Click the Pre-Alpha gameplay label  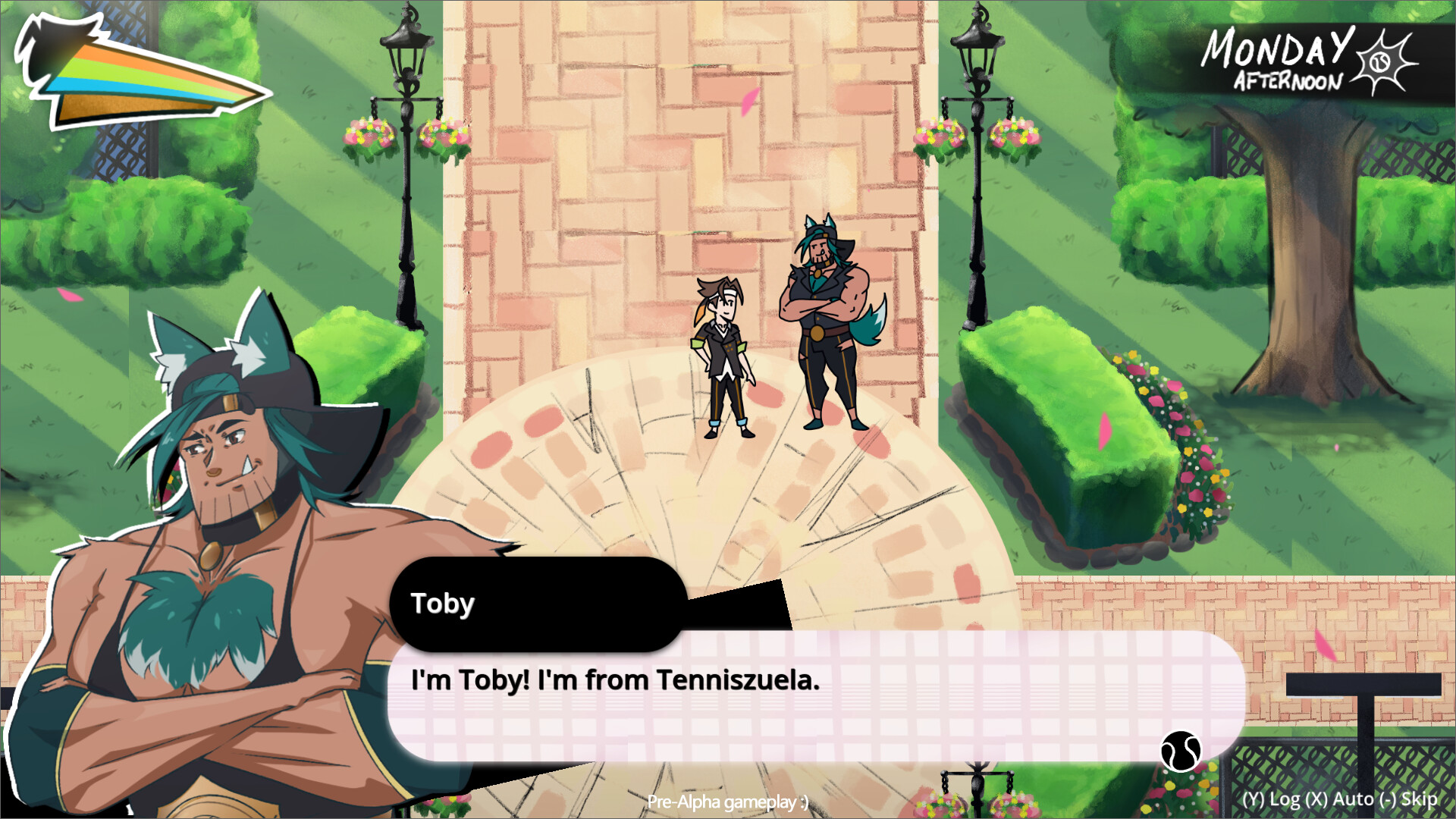(728, 800)
